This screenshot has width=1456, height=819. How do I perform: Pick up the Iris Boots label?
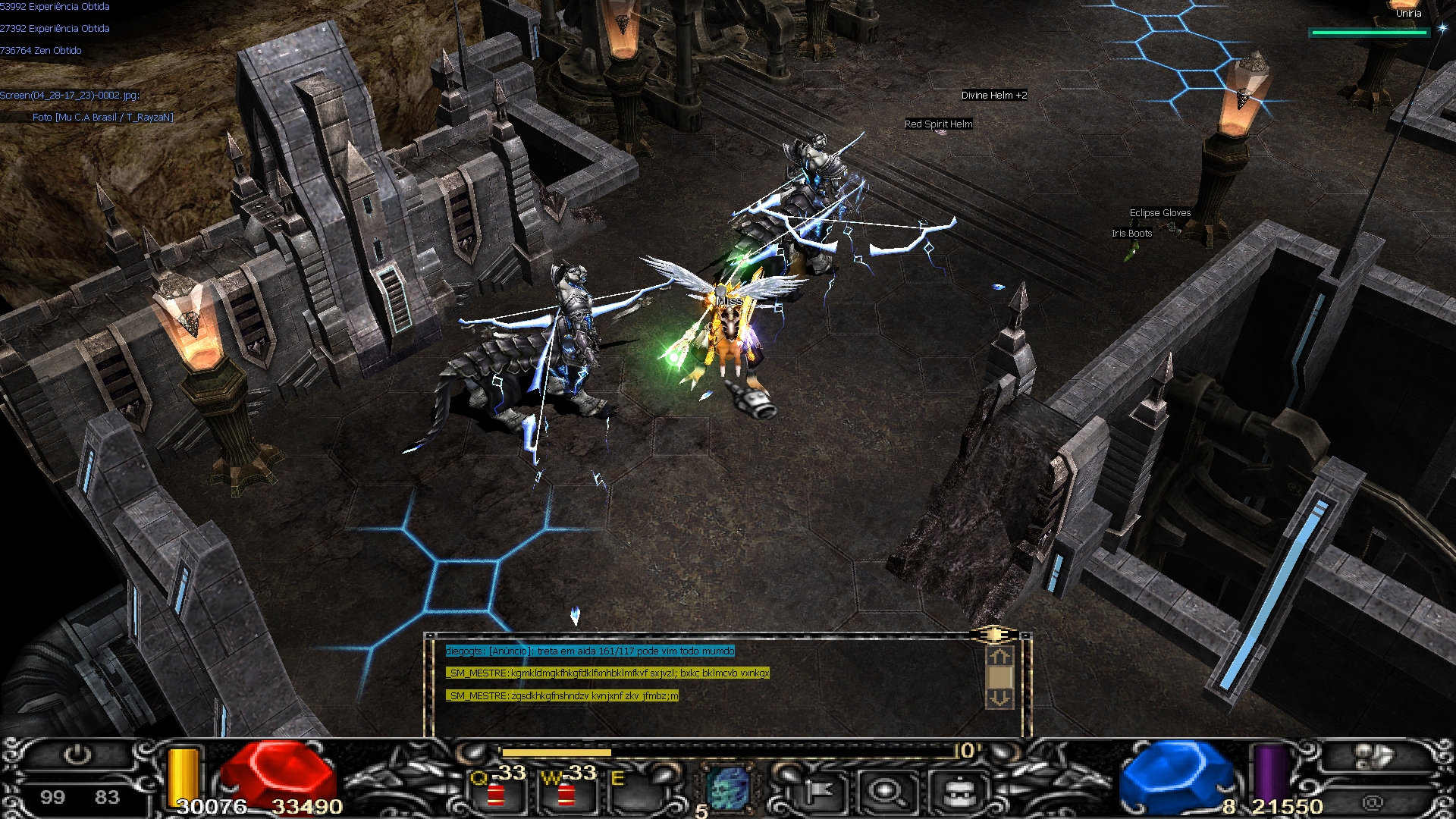point(1131,234)
